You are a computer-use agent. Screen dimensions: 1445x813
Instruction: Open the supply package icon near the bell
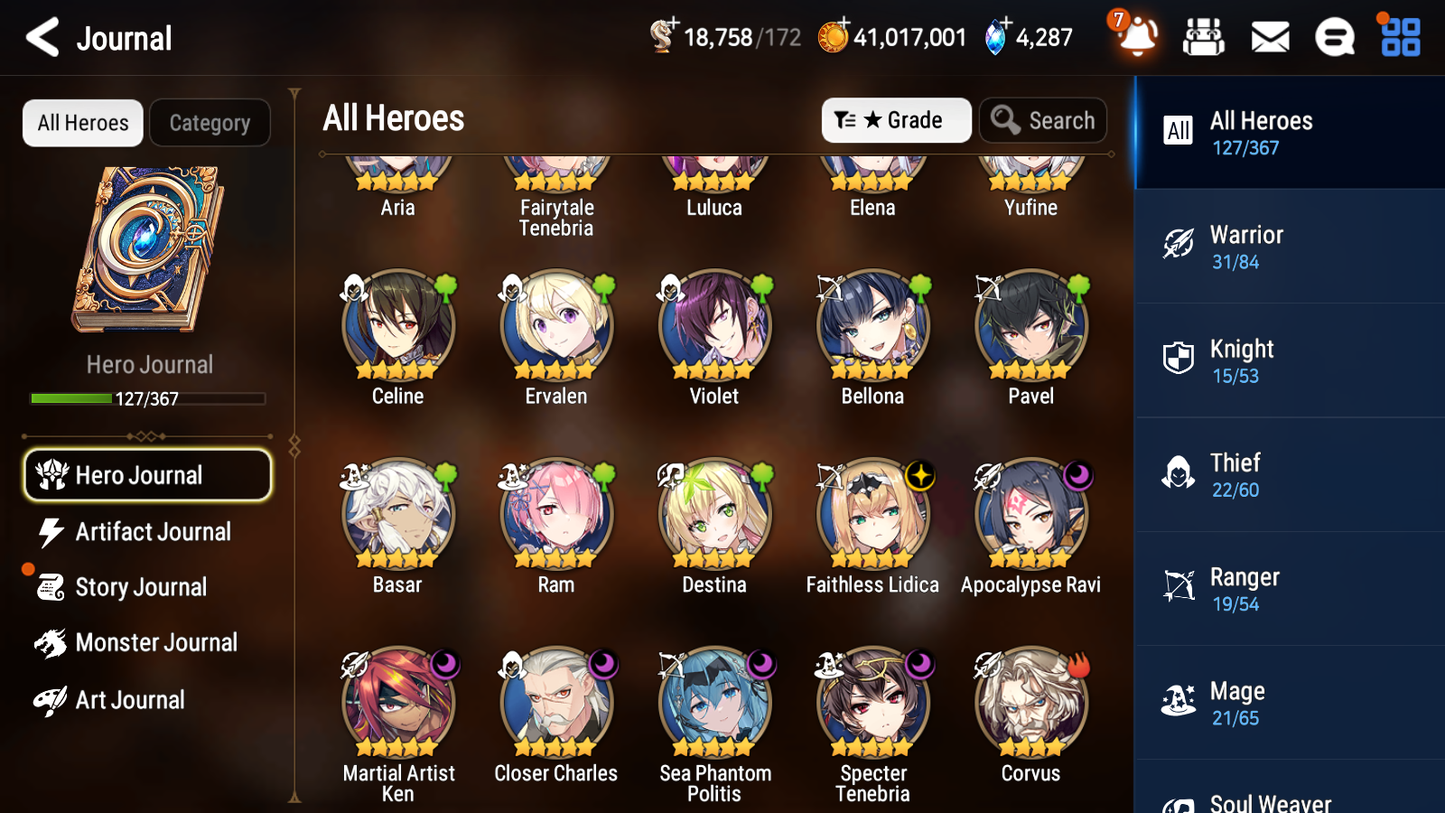1204,36
